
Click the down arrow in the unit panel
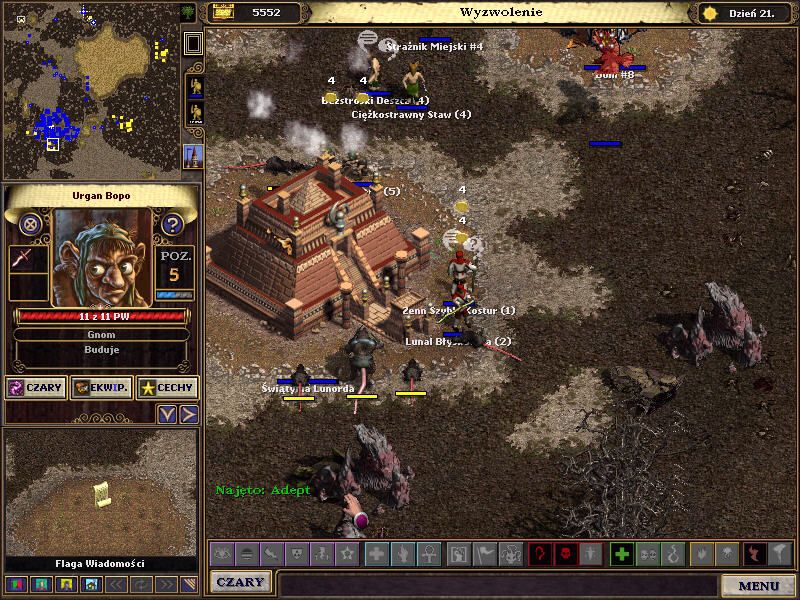click(167, 414)
